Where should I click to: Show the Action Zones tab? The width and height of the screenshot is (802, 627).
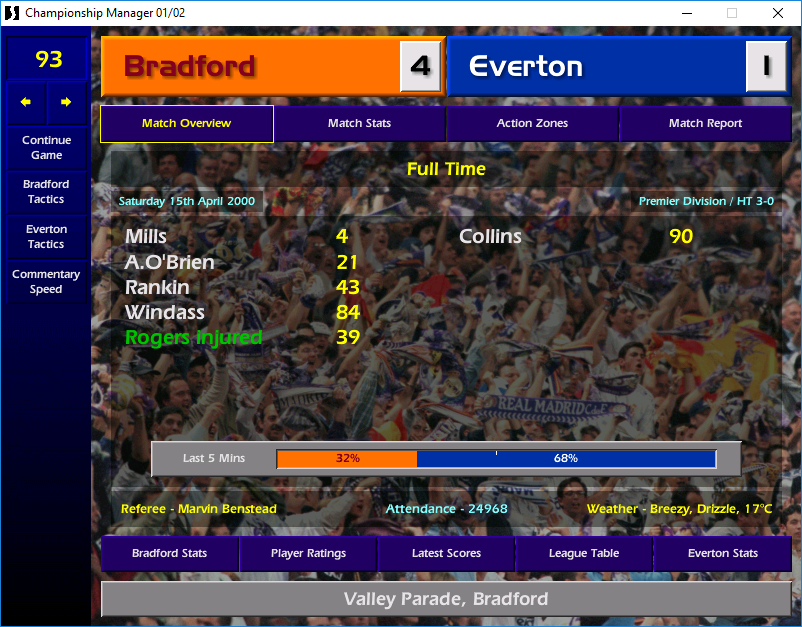[532, 124]
